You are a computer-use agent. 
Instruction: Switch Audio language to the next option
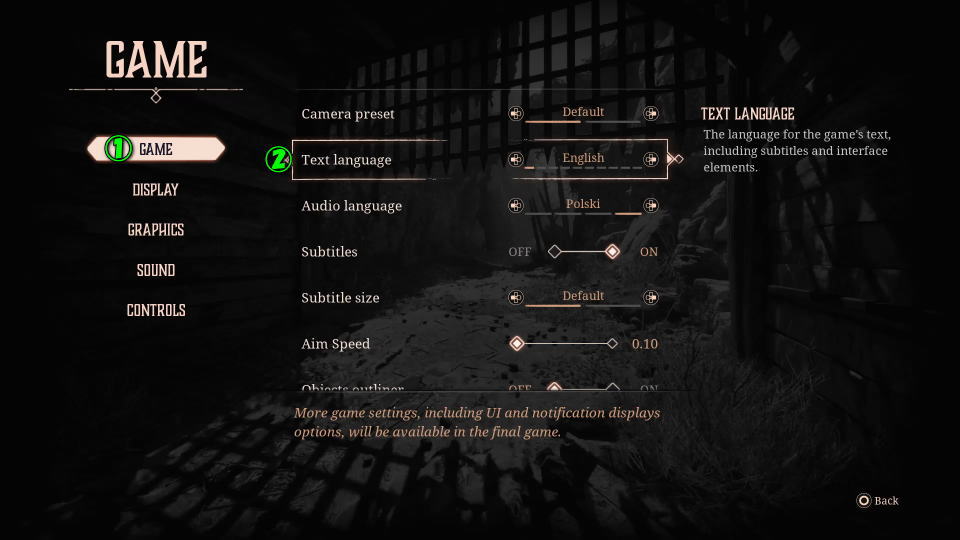click(651, 206)
